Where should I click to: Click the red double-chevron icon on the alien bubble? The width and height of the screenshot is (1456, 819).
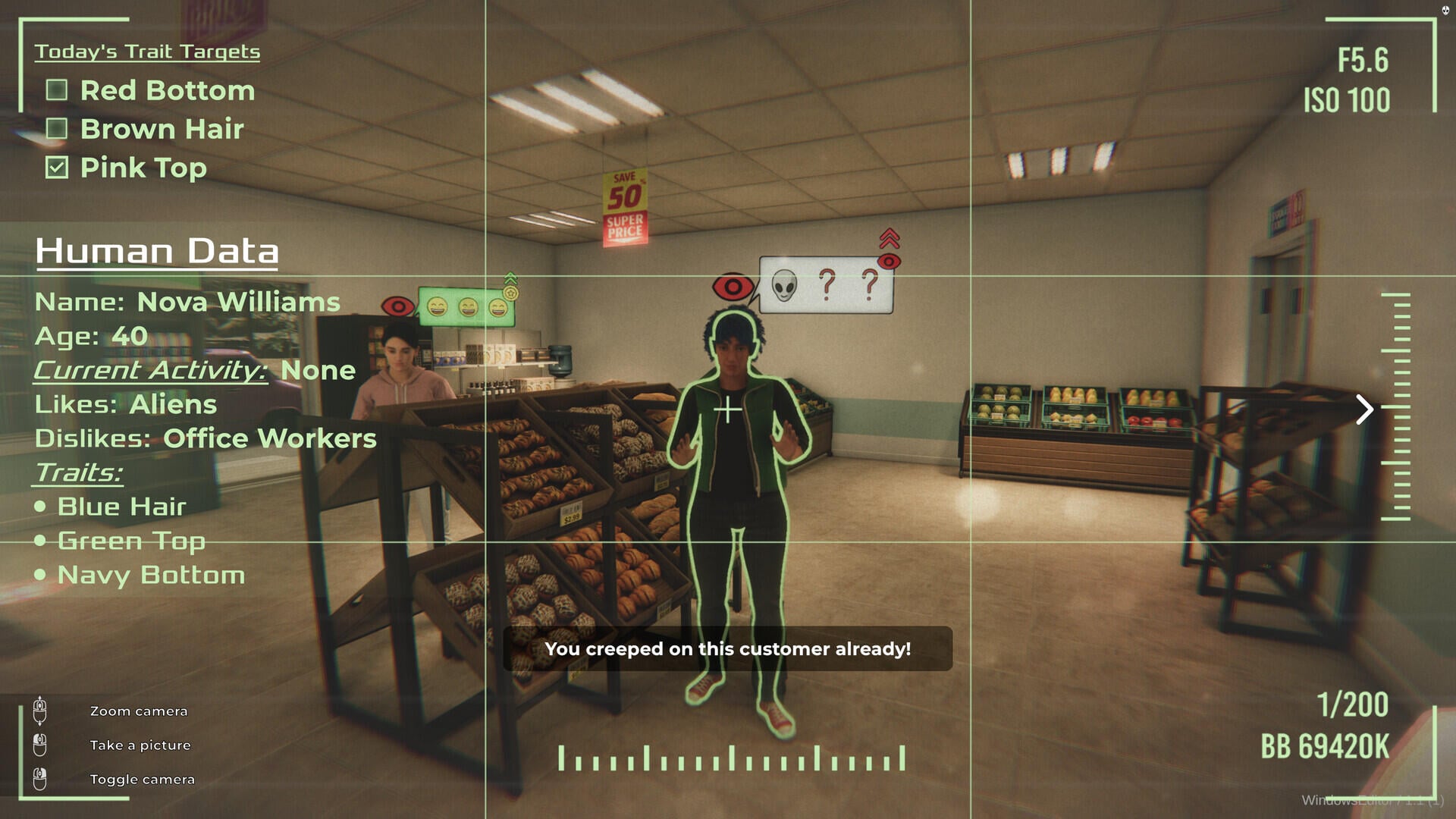[890, 238]
